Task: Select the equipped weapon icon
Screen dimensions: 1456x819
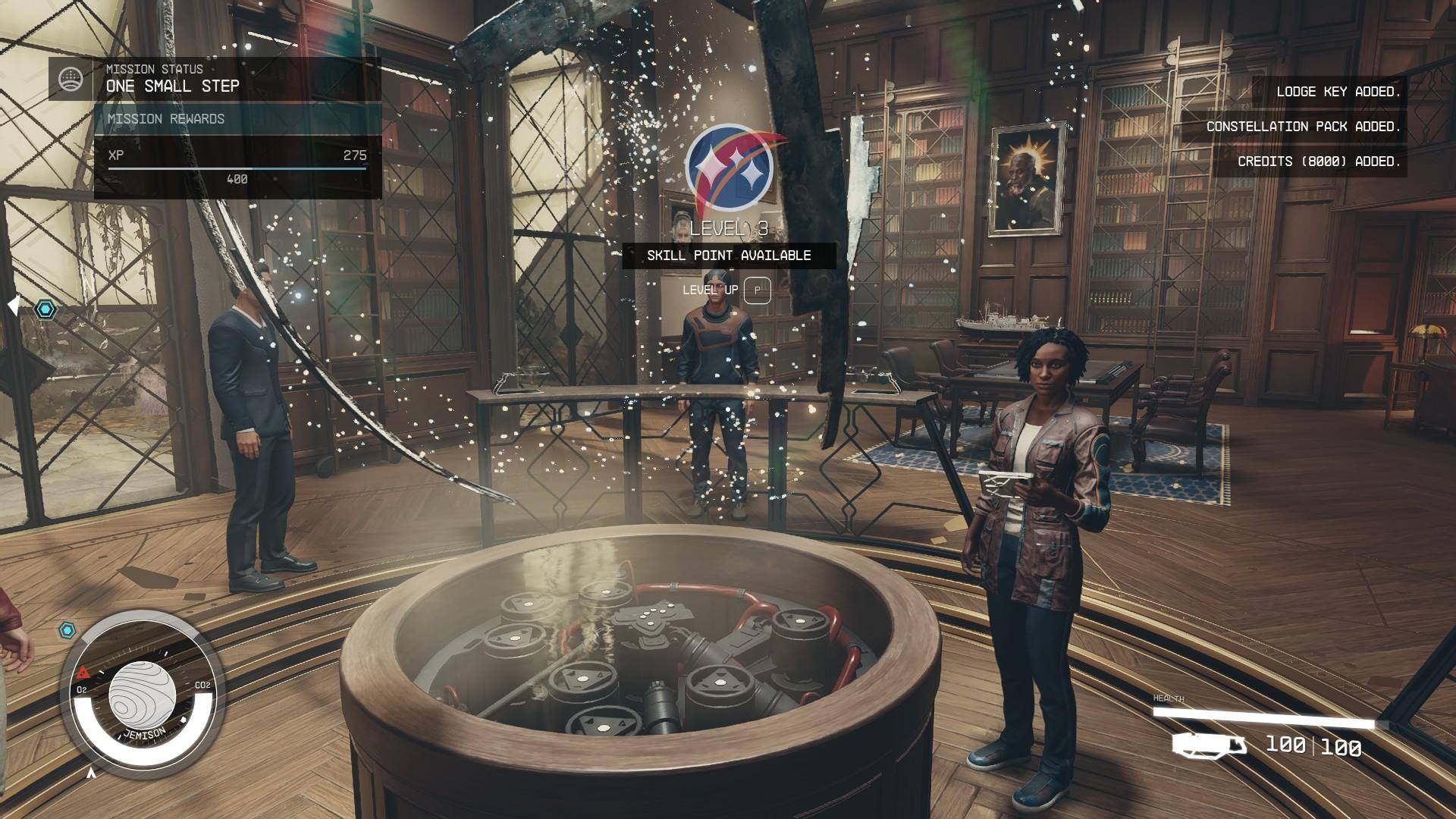Action: [x=1209, y=745]
